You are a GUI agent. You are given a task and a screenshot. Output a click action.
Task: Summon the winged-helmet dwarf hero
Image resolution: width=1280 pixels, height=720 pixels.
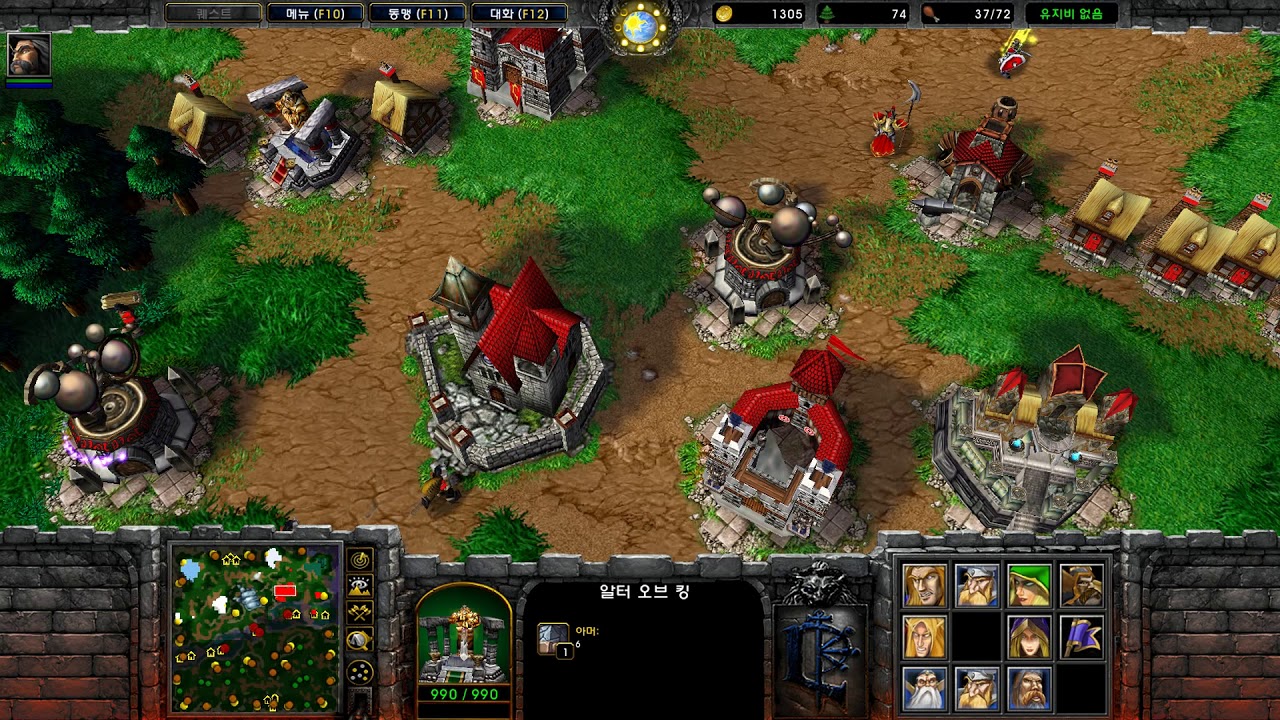976,586
